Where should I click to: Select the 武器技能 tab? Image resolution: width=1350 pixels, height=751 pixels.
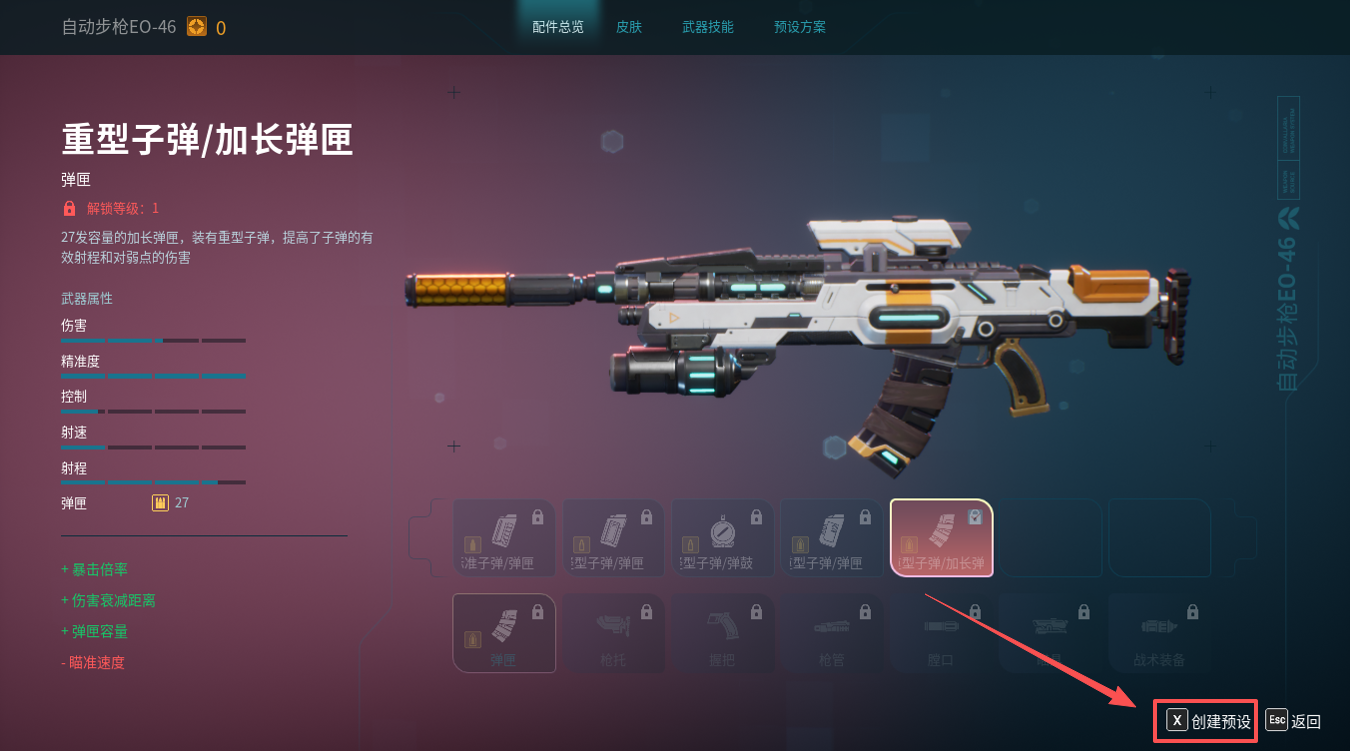pos(708,27)
